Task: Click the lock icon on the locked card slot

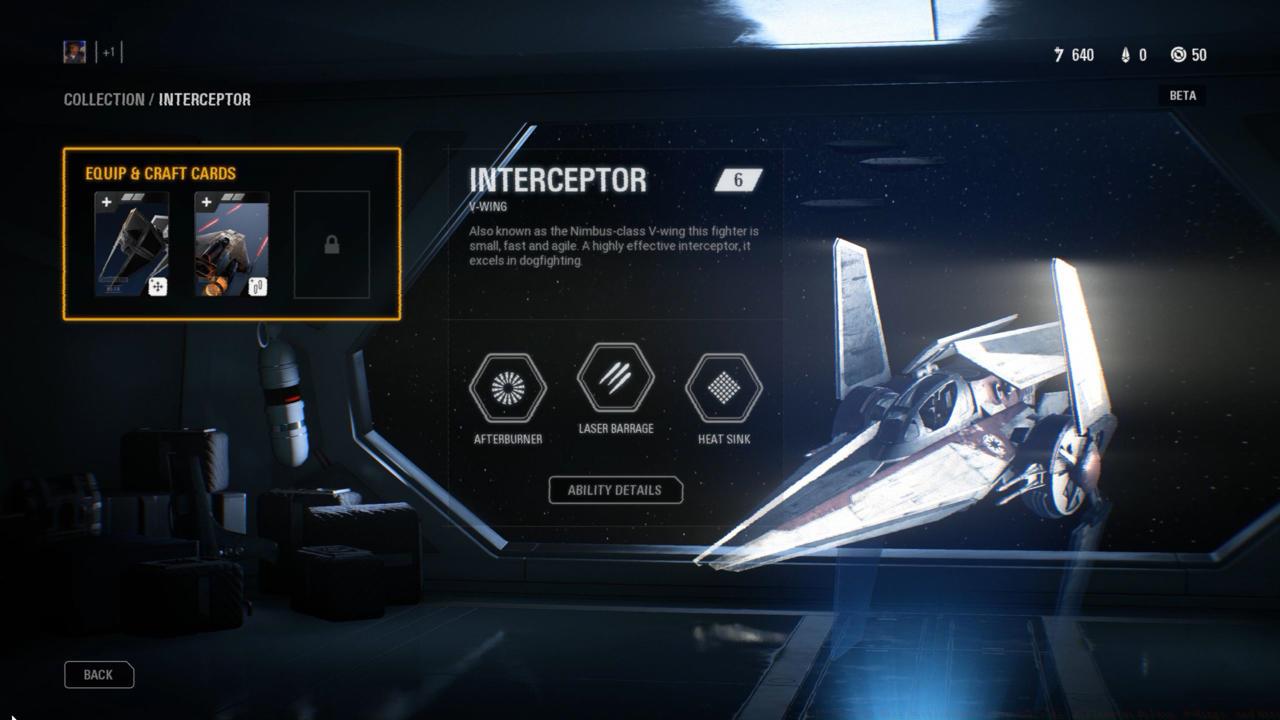Action: (x=331, y=244)
